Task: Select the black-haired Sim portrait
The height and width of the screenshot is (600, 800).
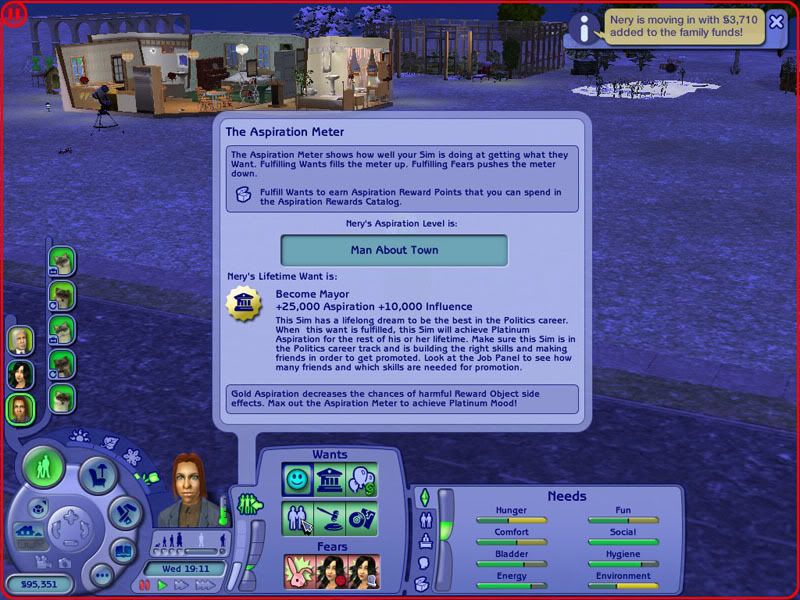Action: 20,374
